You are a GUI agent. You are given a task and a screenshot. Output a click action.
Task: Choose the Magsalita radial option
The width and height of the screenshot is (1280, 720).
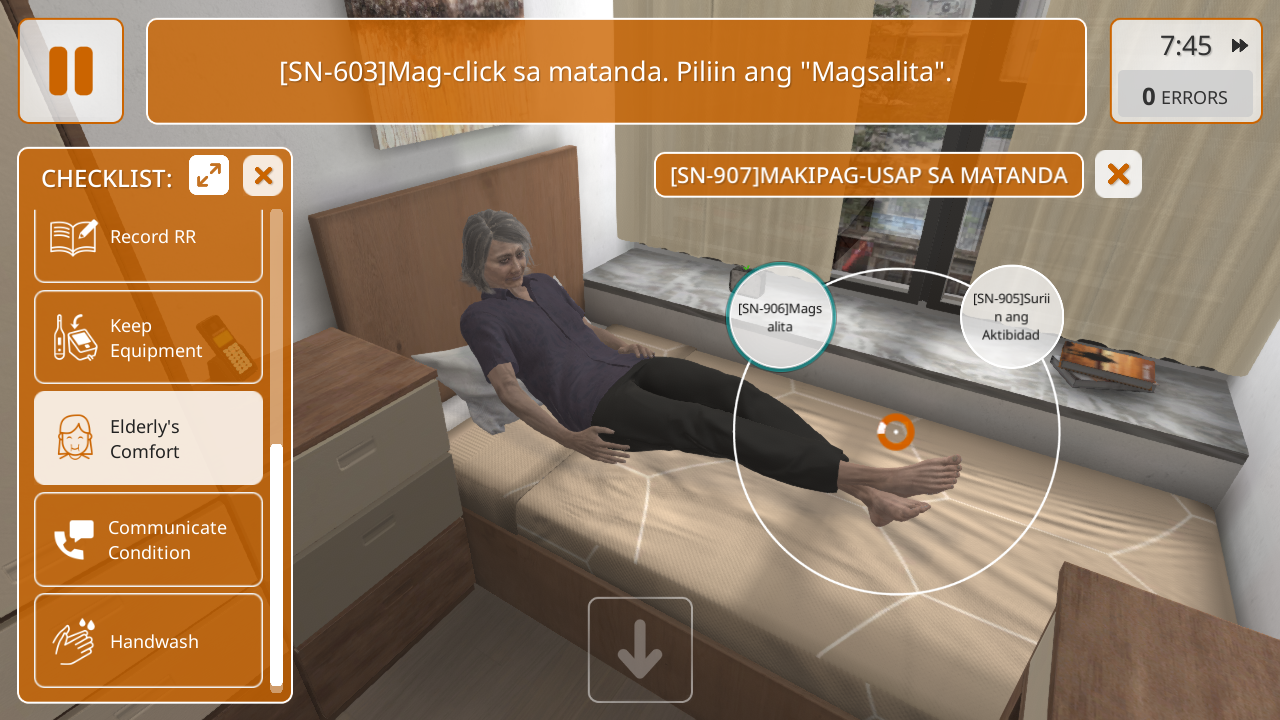pos(780,317)
